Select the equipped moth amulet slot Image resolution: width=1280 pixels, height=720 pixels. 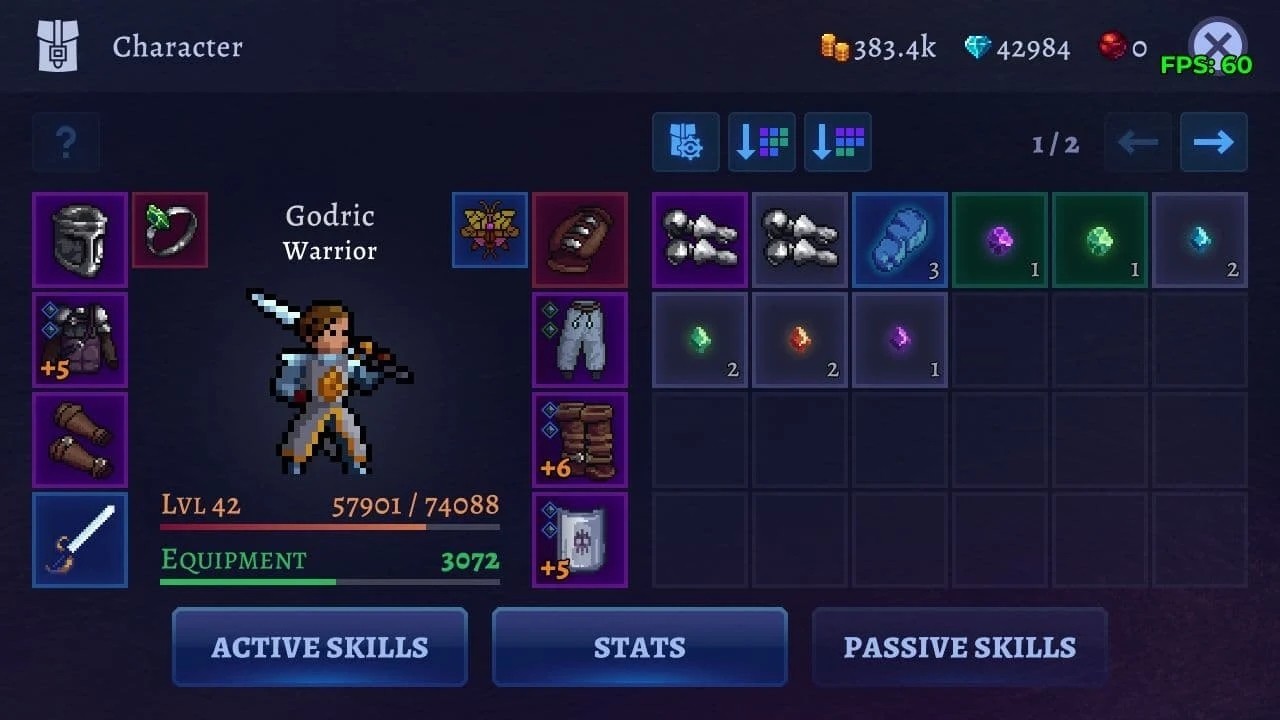pos(490,230)
